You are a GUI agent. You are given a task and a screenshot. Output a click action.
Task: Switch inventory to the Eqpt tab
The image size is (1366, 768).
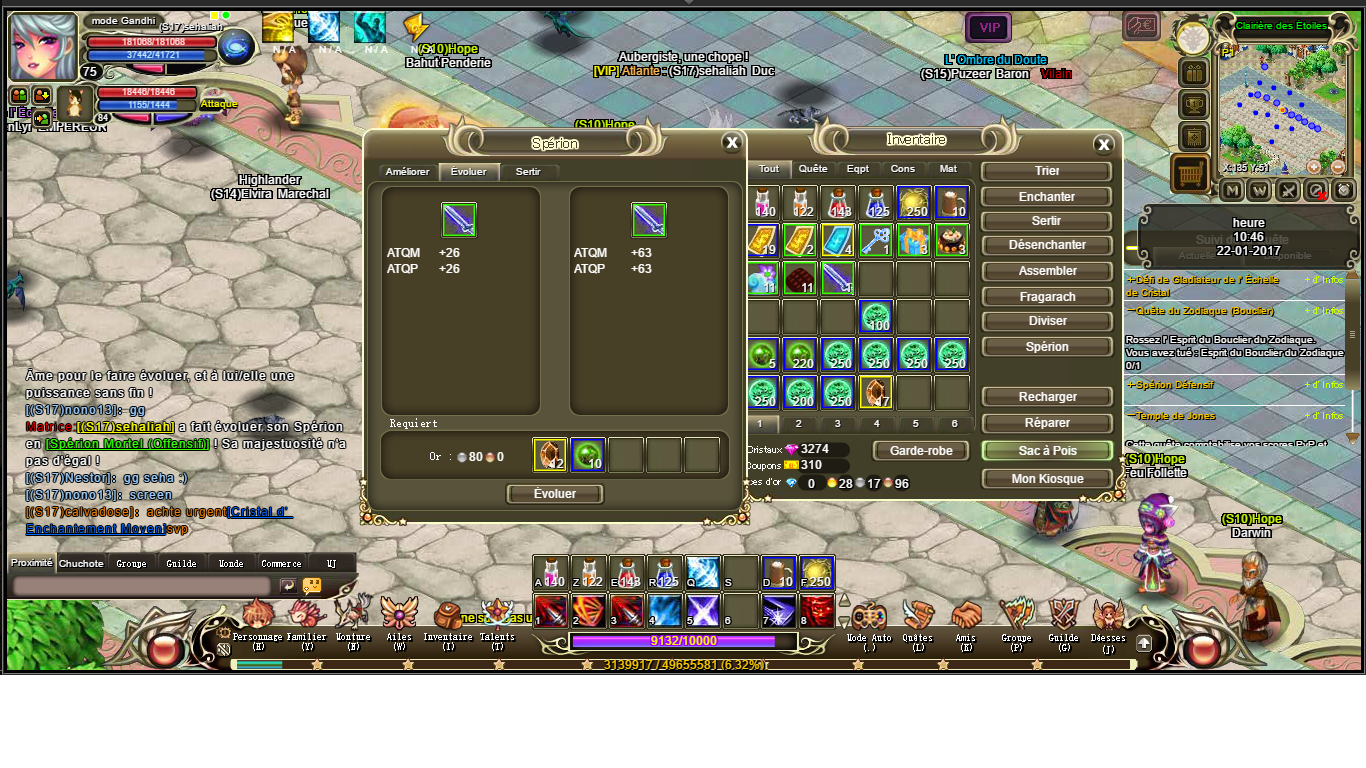click(x=857, y=169)
